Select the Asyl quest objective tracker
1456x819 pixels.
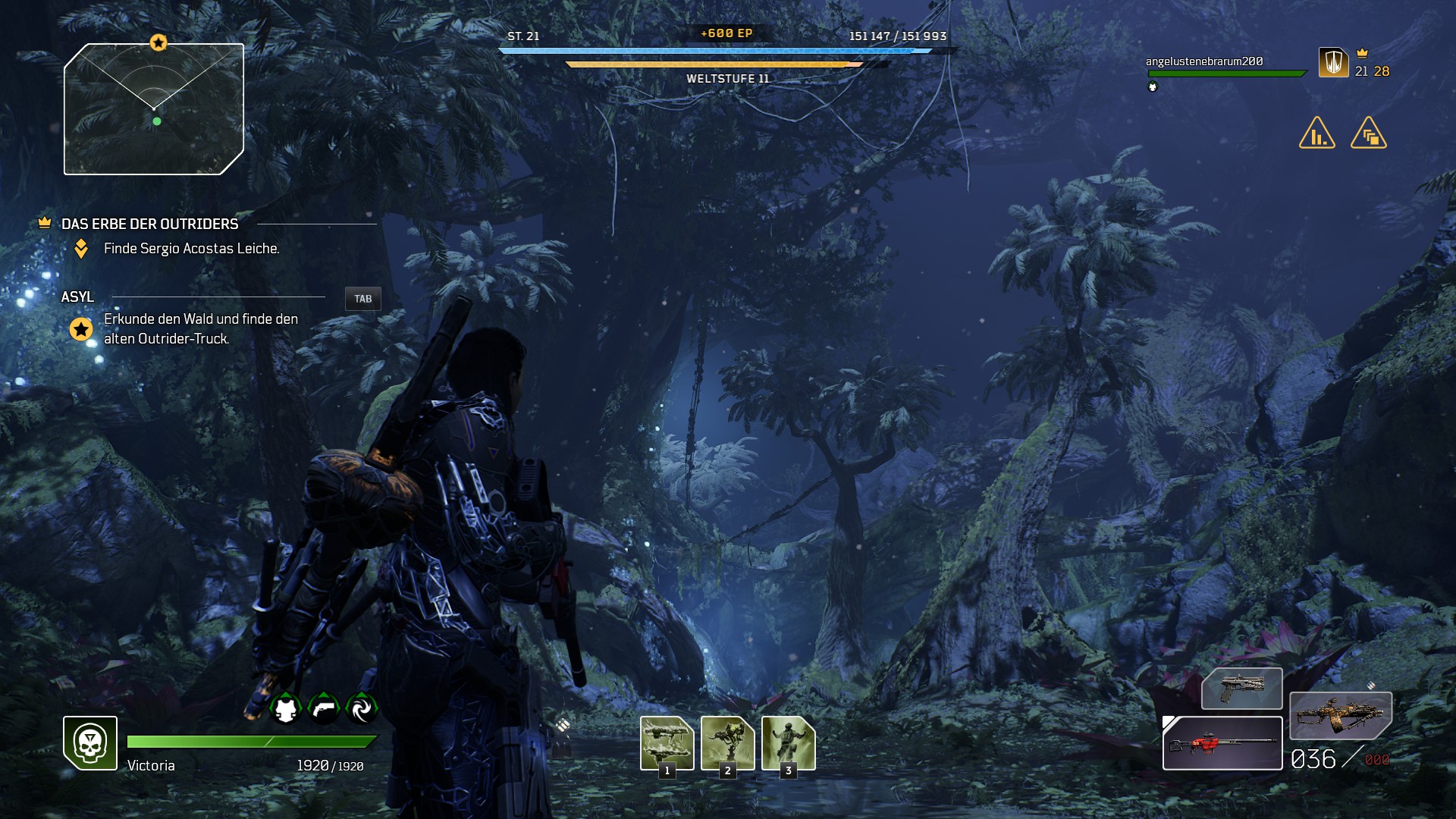pos(77,297)
